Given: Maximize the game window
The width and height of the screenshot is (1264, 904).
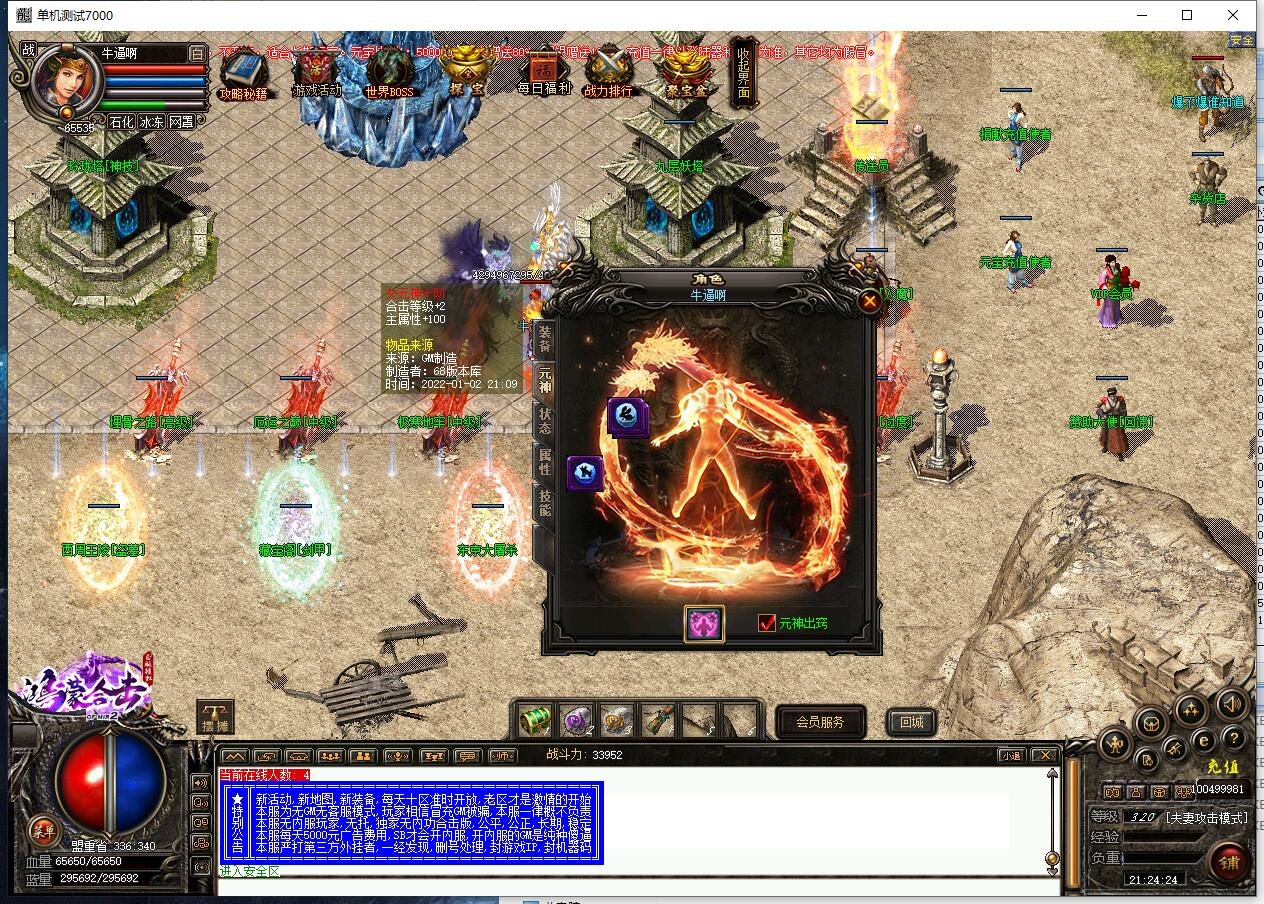Looking at the screenshot, I should (1187, 15).
